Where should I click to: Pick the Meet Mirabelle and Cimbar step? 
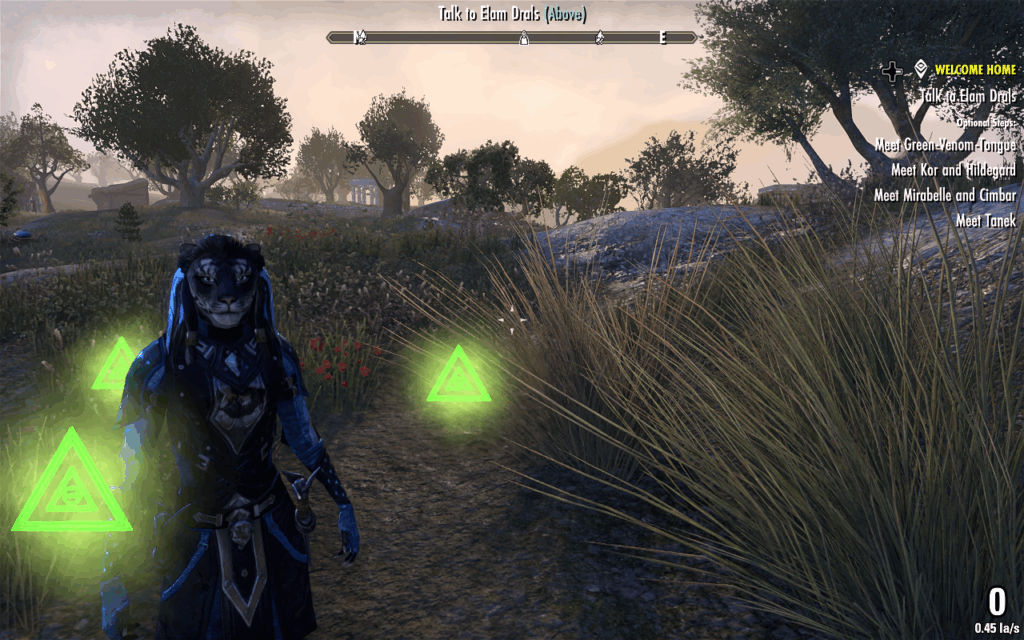(945, 195)
